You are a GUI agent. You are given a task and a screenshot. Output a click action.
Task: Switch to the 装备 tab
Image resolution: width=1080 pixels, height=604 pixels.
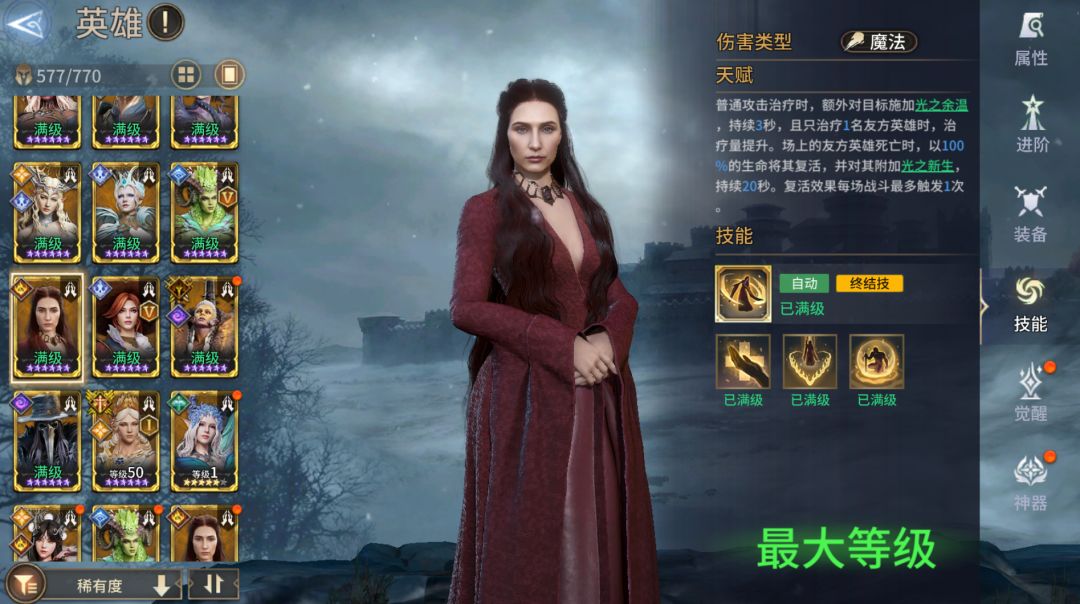pos(1030,214)
